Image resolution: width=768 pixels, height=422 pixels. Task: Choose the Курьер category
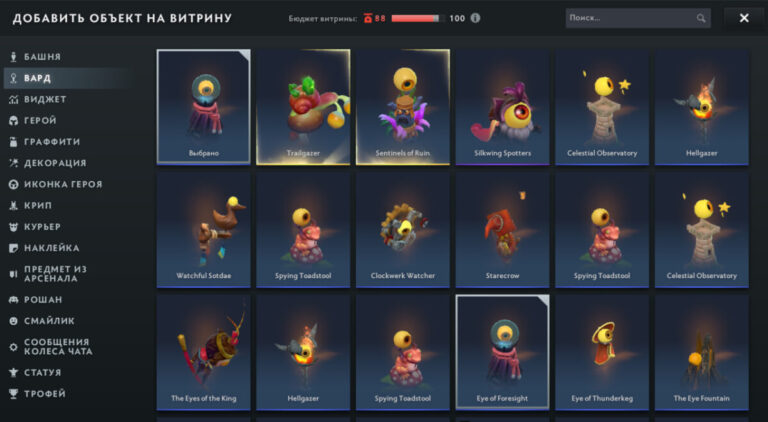(x=43, y=227)
